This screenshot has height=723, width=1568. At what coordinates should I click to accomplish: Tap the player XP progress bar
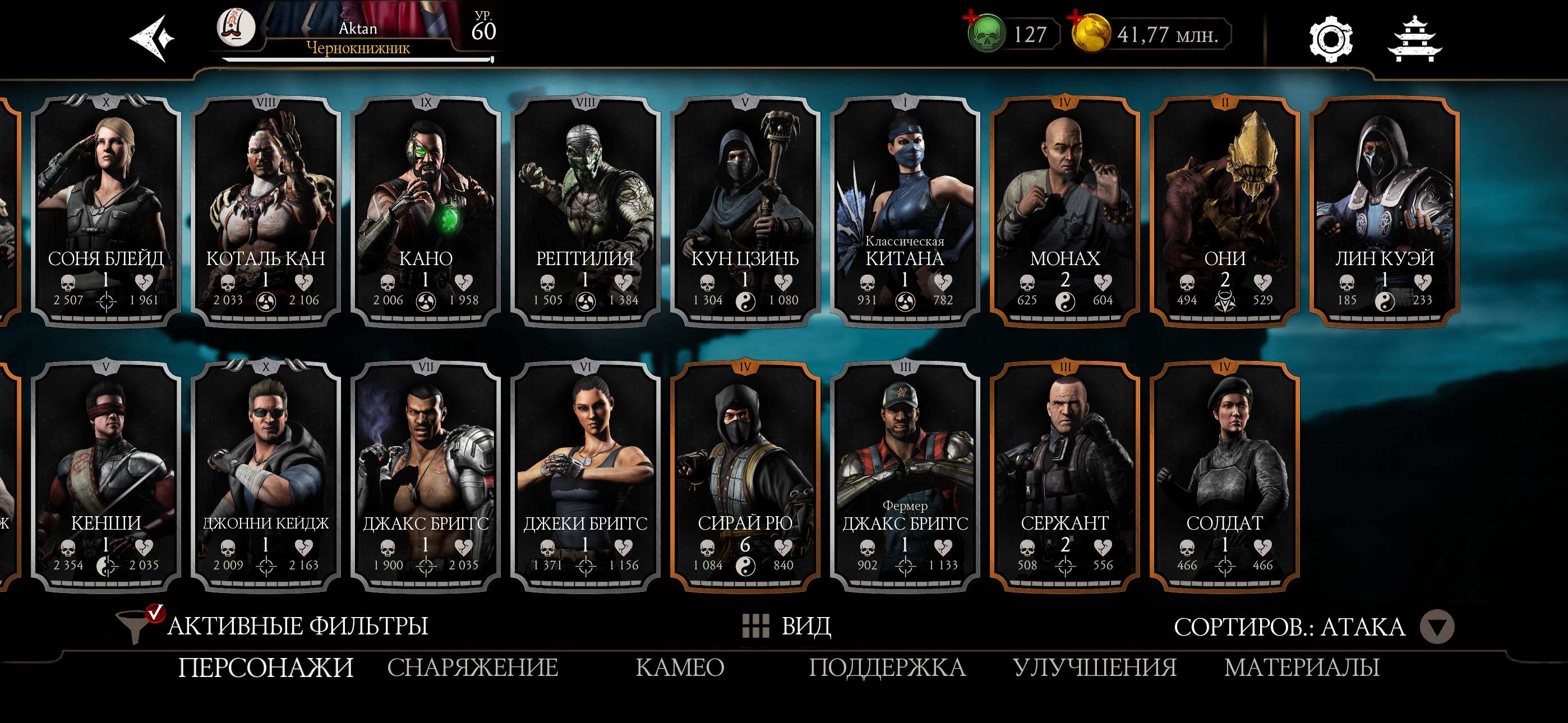(x=358, y=61)
